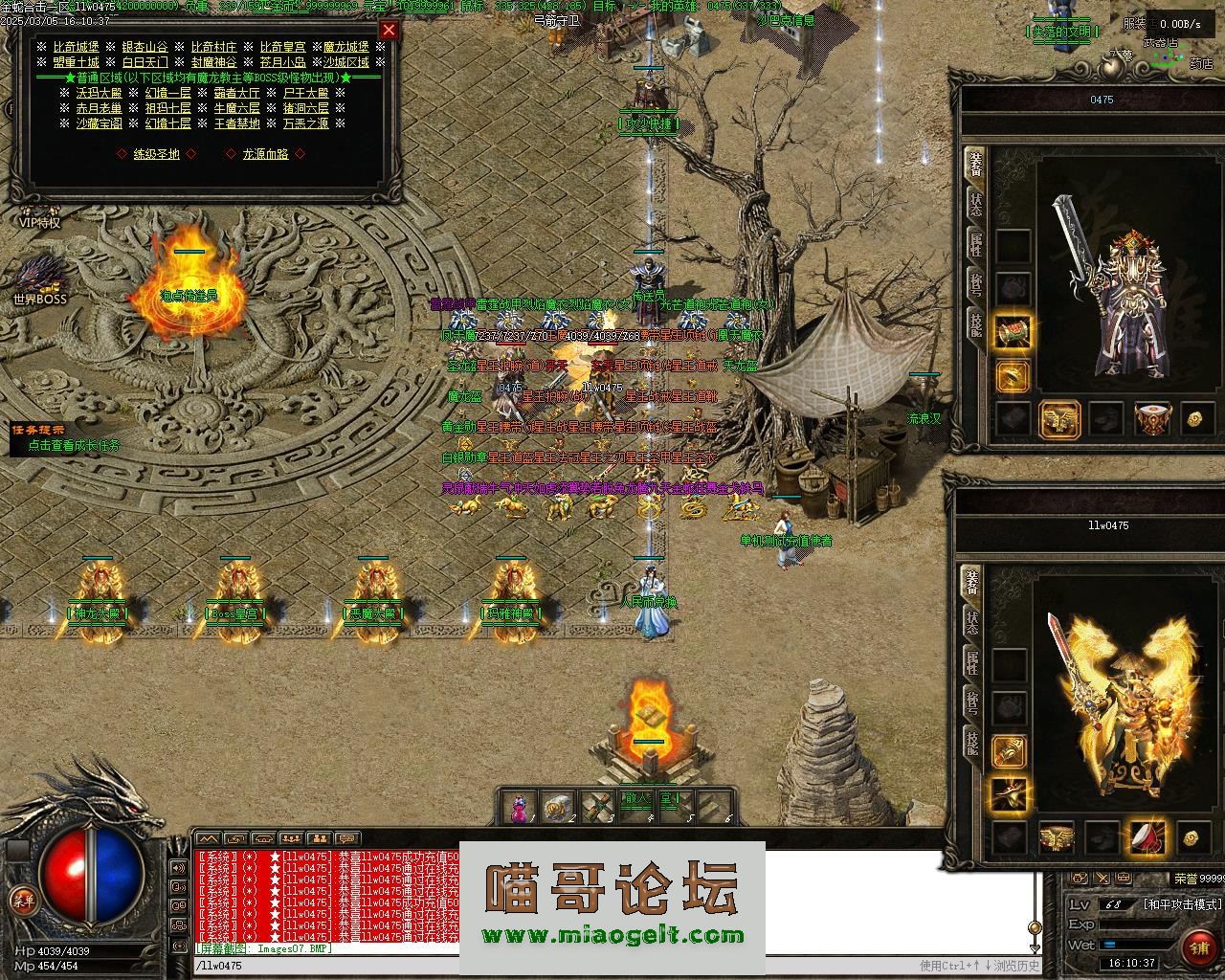Select the glowing red drum item in 0475 equipment

click(x=1151, y=419)
